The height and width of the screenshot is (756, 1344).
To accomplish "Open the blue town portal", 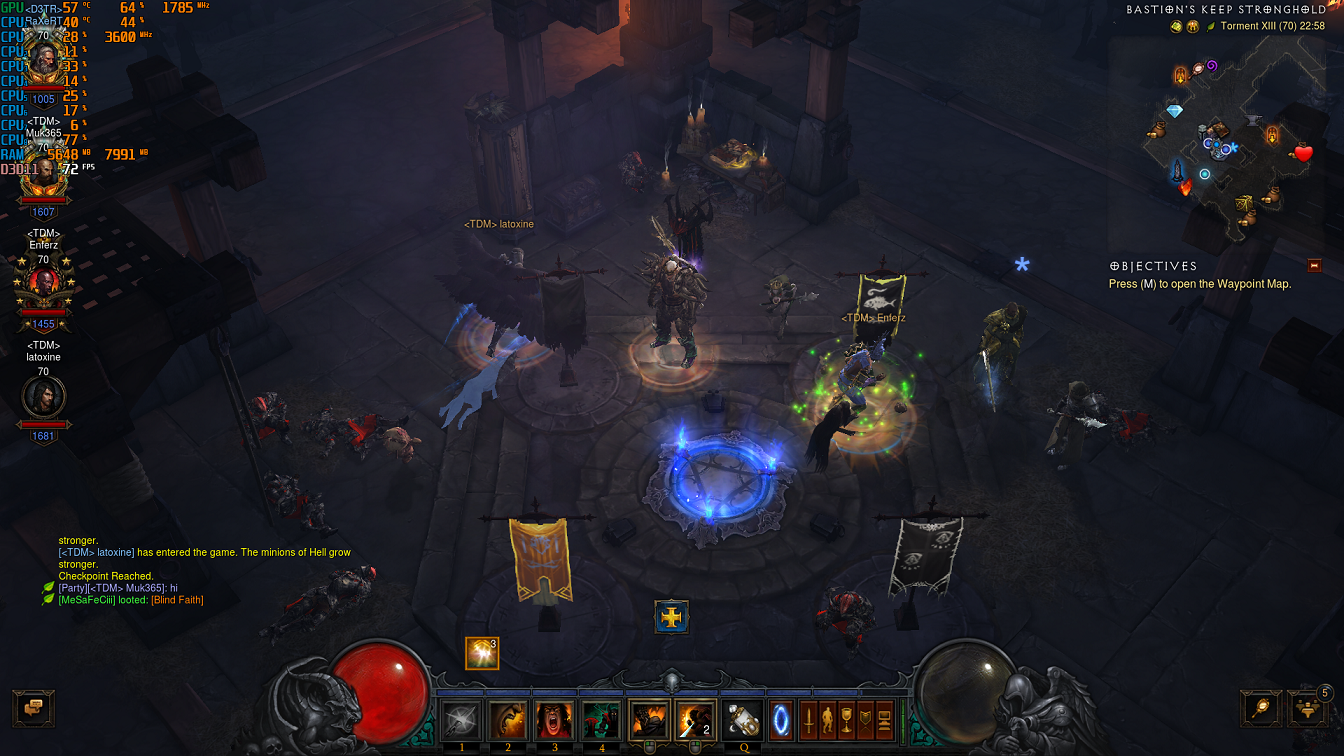I will pyautogui.click(x=782, y=721).
